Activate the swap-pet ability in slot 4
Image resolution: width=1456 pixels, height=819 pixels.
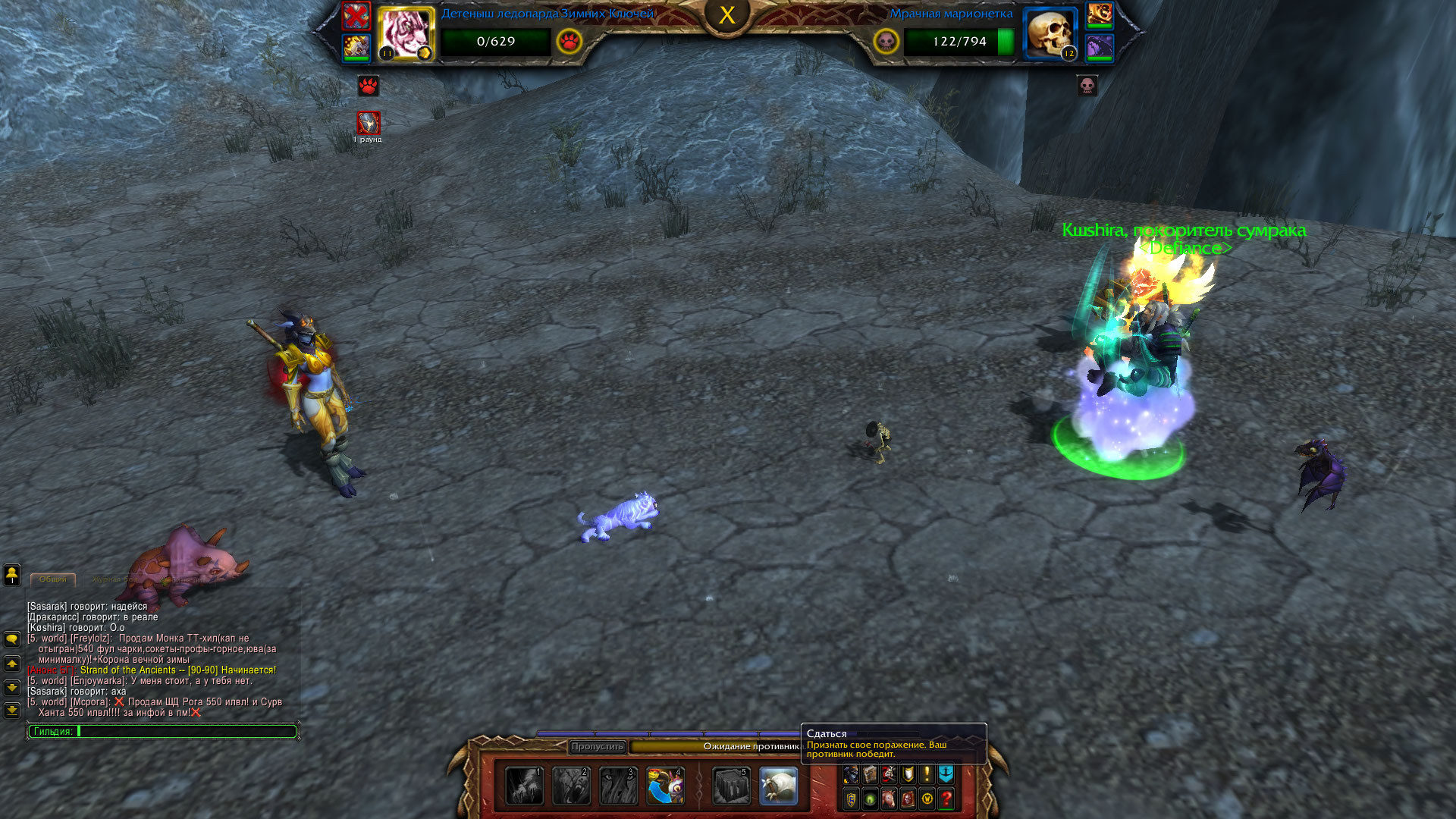click(x=665, y=786)
